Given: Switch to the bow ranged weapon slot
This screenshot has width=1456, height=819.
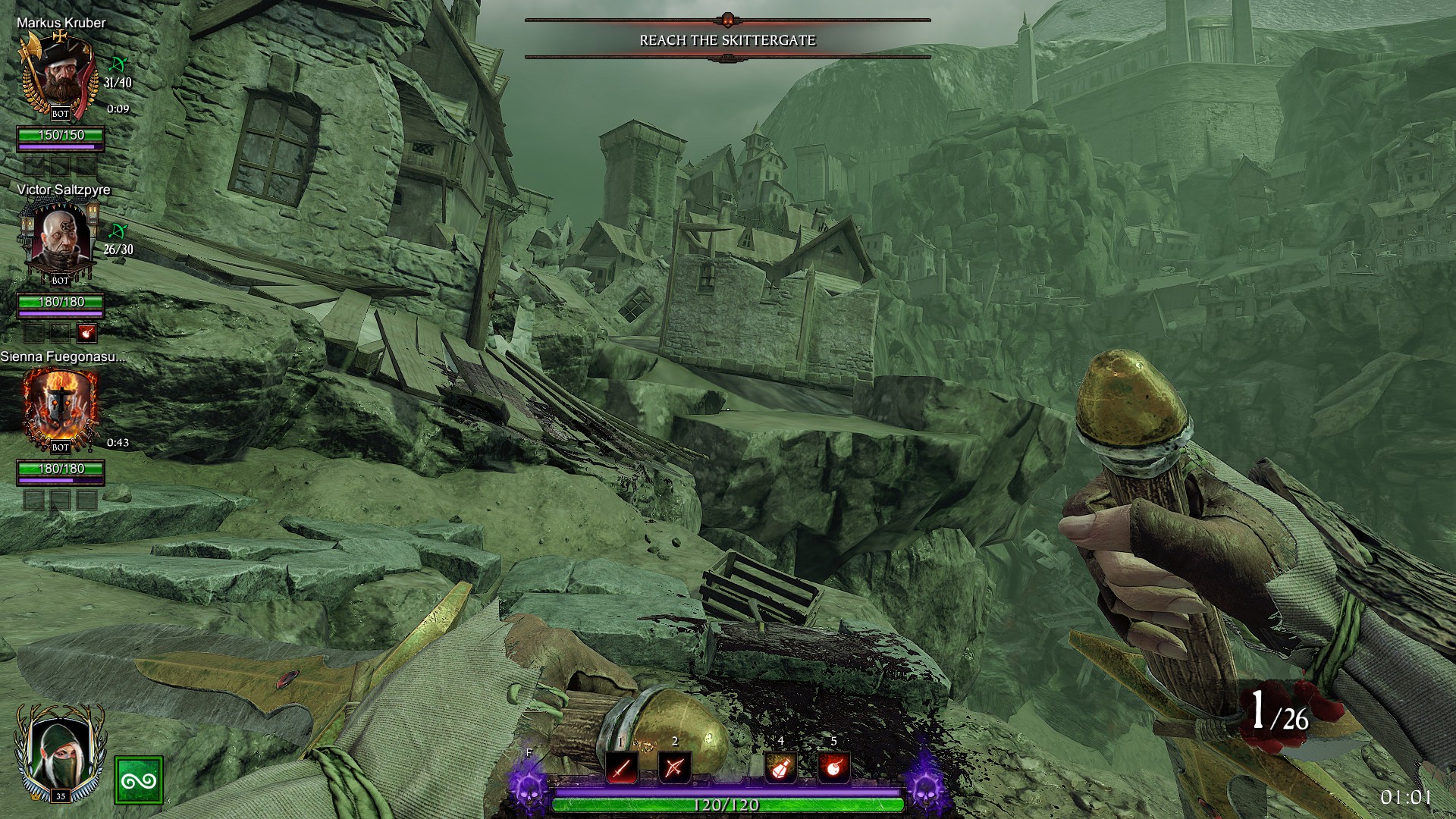Looking at the screenshot, I should pyautogui.click(x=674, y=768).
